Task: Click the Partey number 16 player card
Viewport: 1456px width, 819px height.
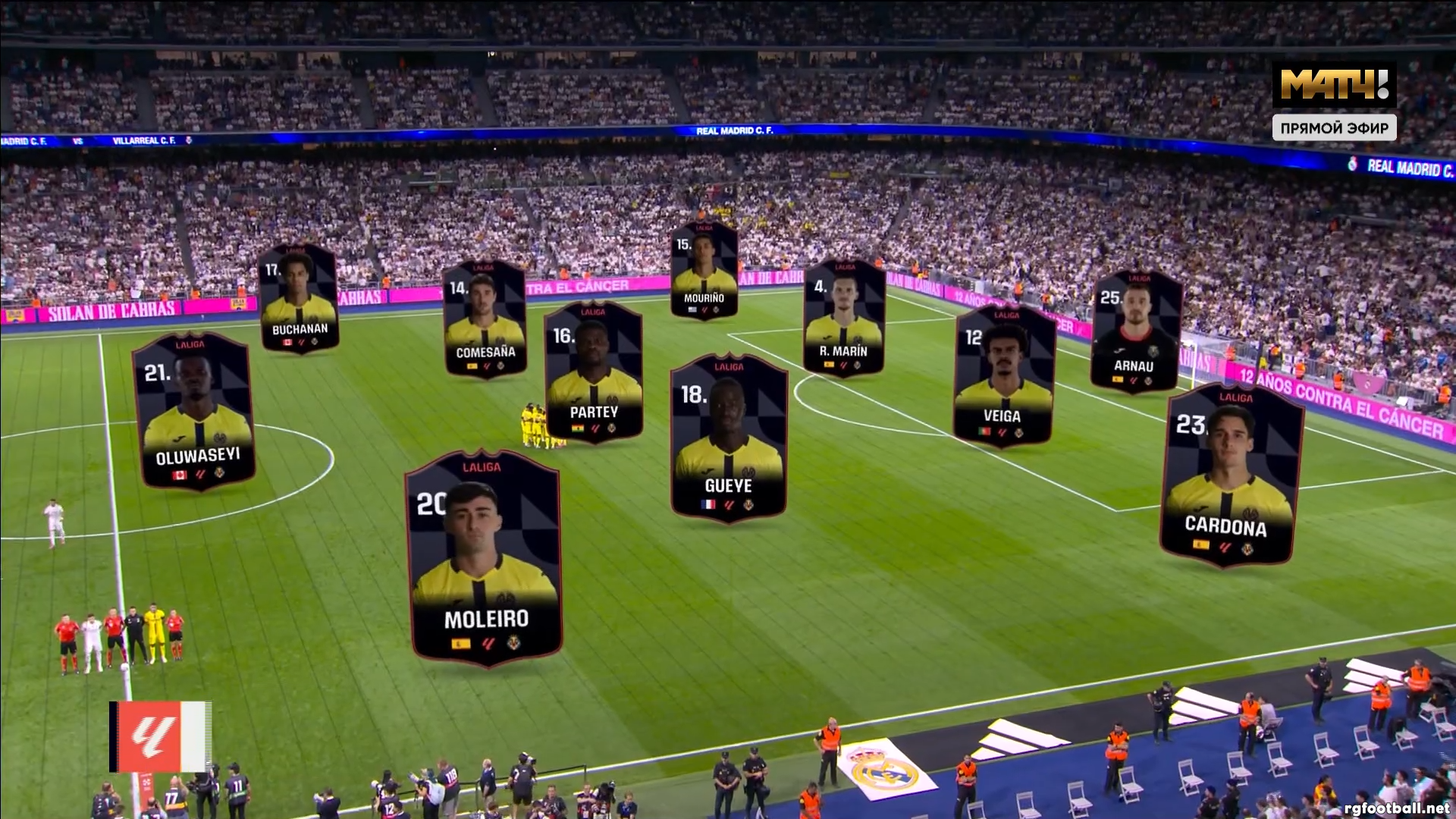Action: 594,373
